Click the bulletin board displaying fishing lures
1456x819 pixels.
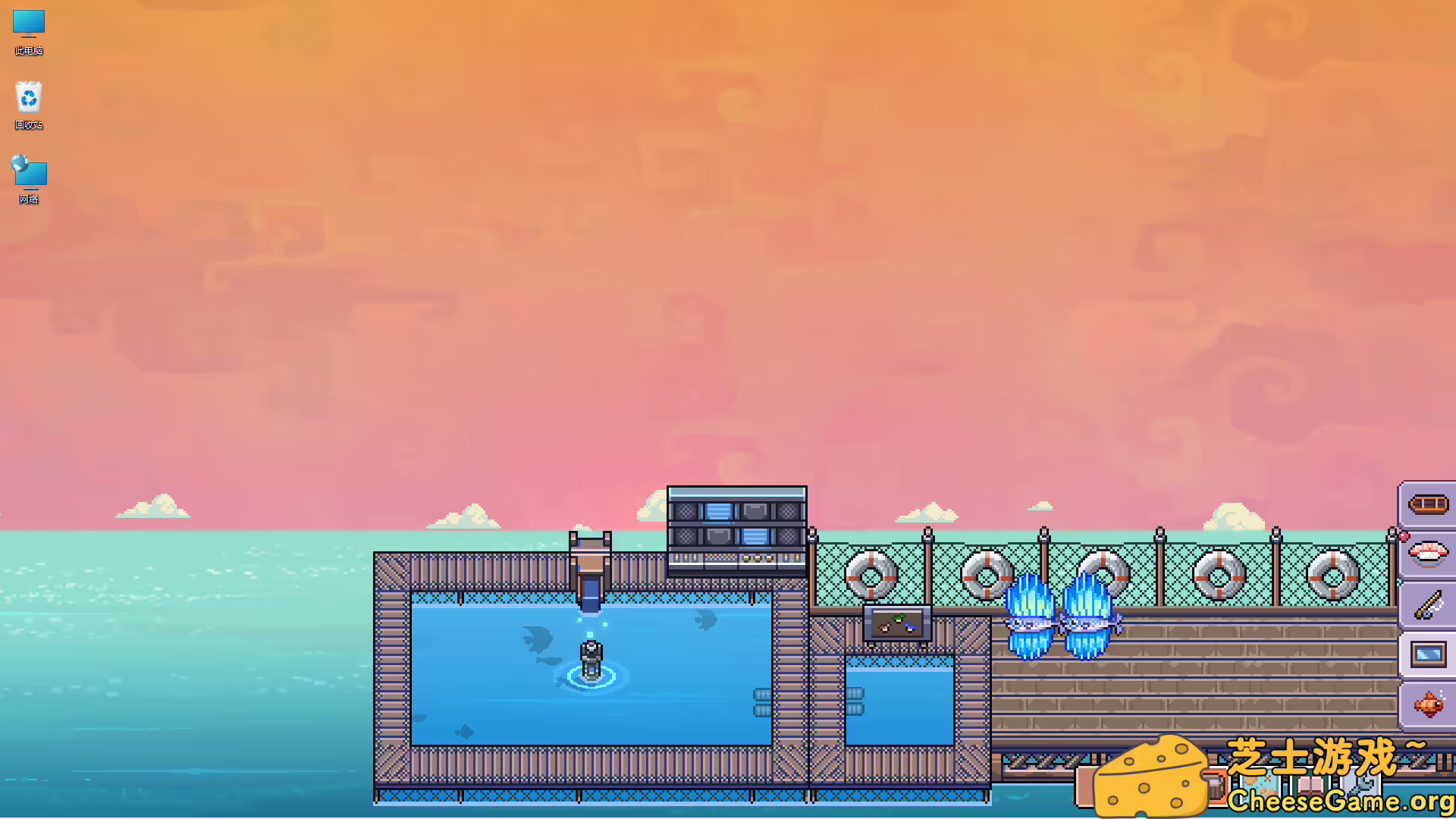[896, 622]
